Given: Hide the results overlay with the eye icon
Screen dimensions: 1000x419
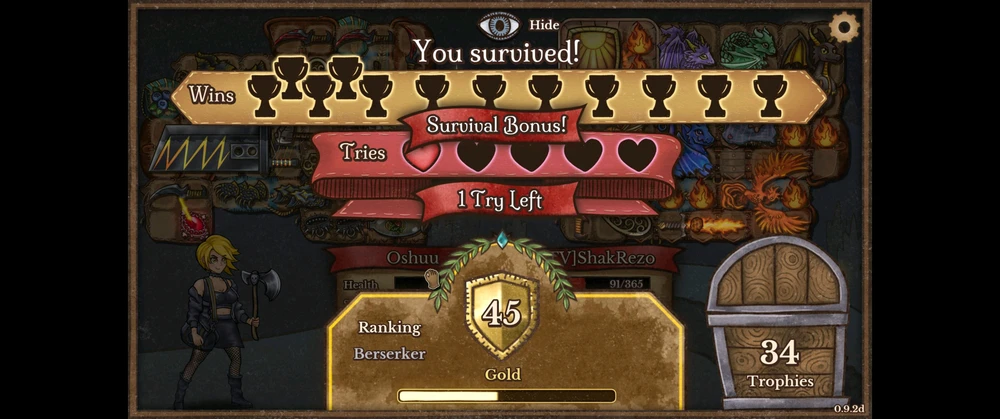Looking at the screenshot, I should 500,24.
